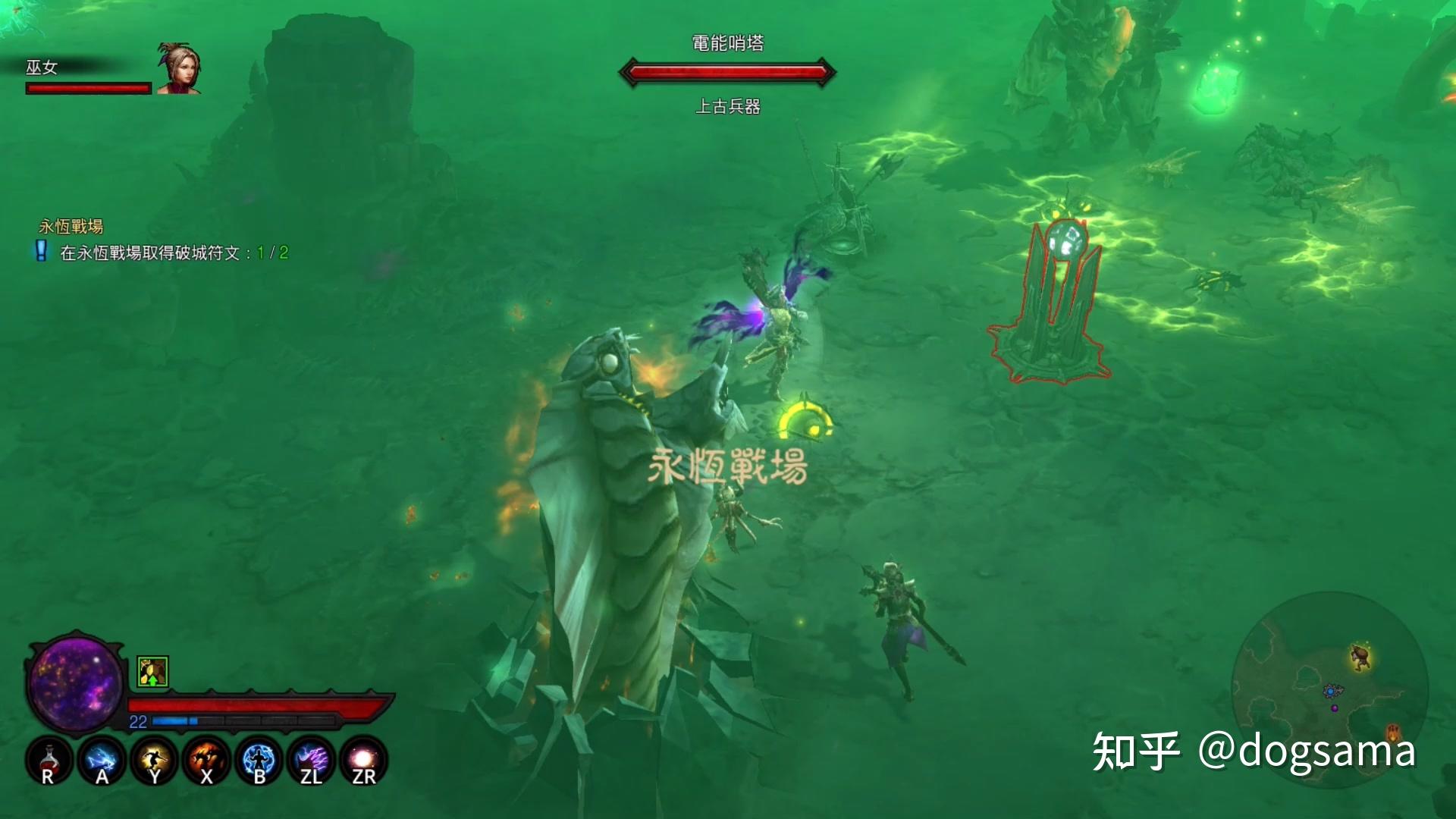The width and height of the screenshot is (1456, 819).
Task: Use the red health potion slot
Action: click(x=49, y=760)
